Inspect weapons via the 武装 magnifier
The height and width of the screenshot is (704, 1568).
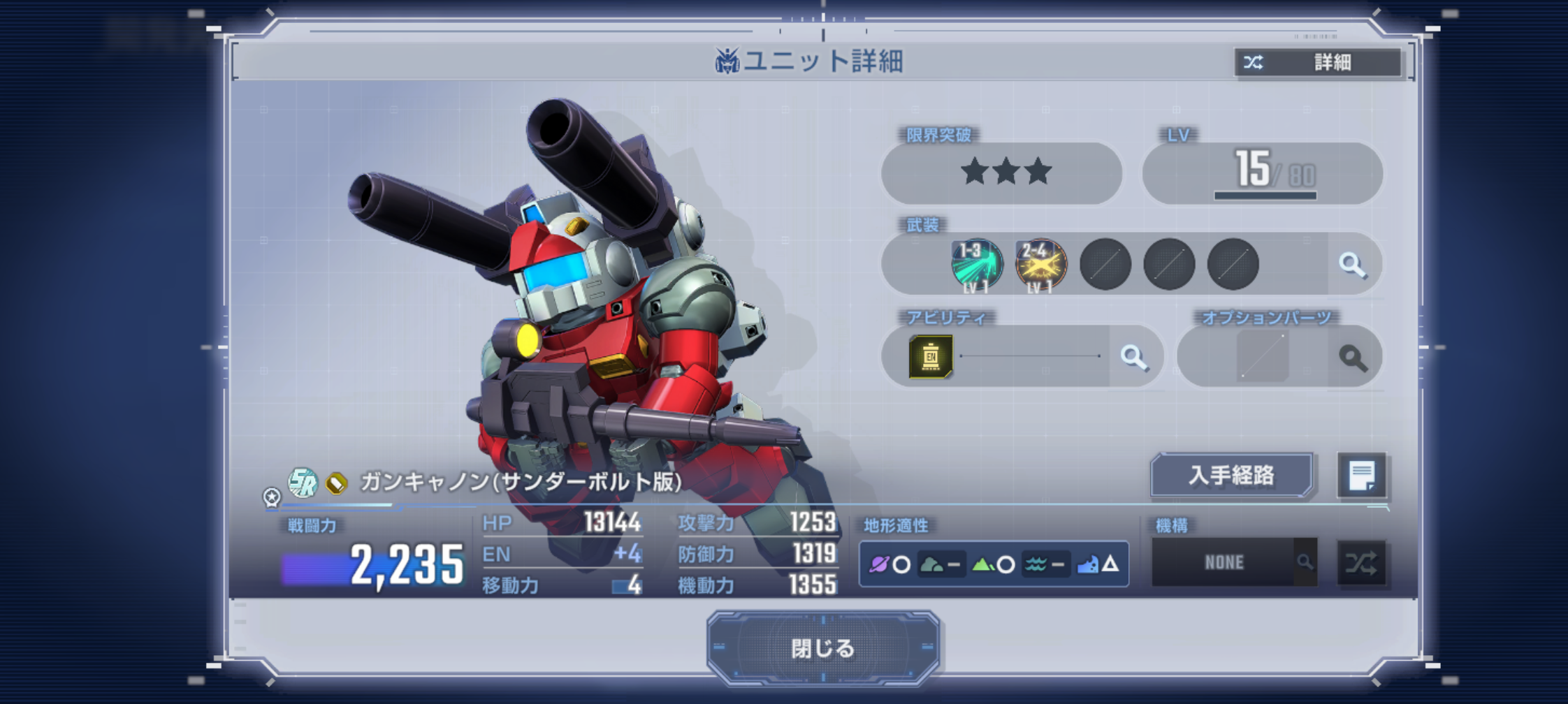[x=1353, y=265]
